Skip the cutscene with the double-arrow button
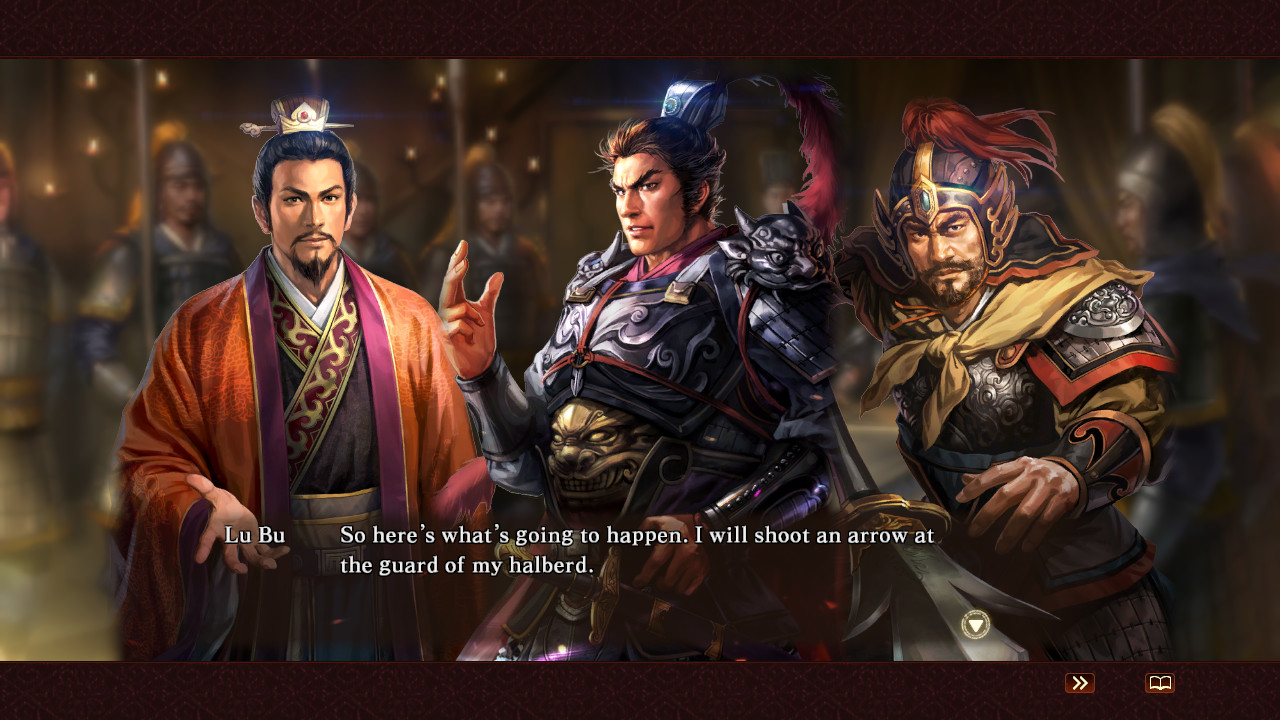The height and width of the screenshot is (720, 1280). [x=1078, y=683]
